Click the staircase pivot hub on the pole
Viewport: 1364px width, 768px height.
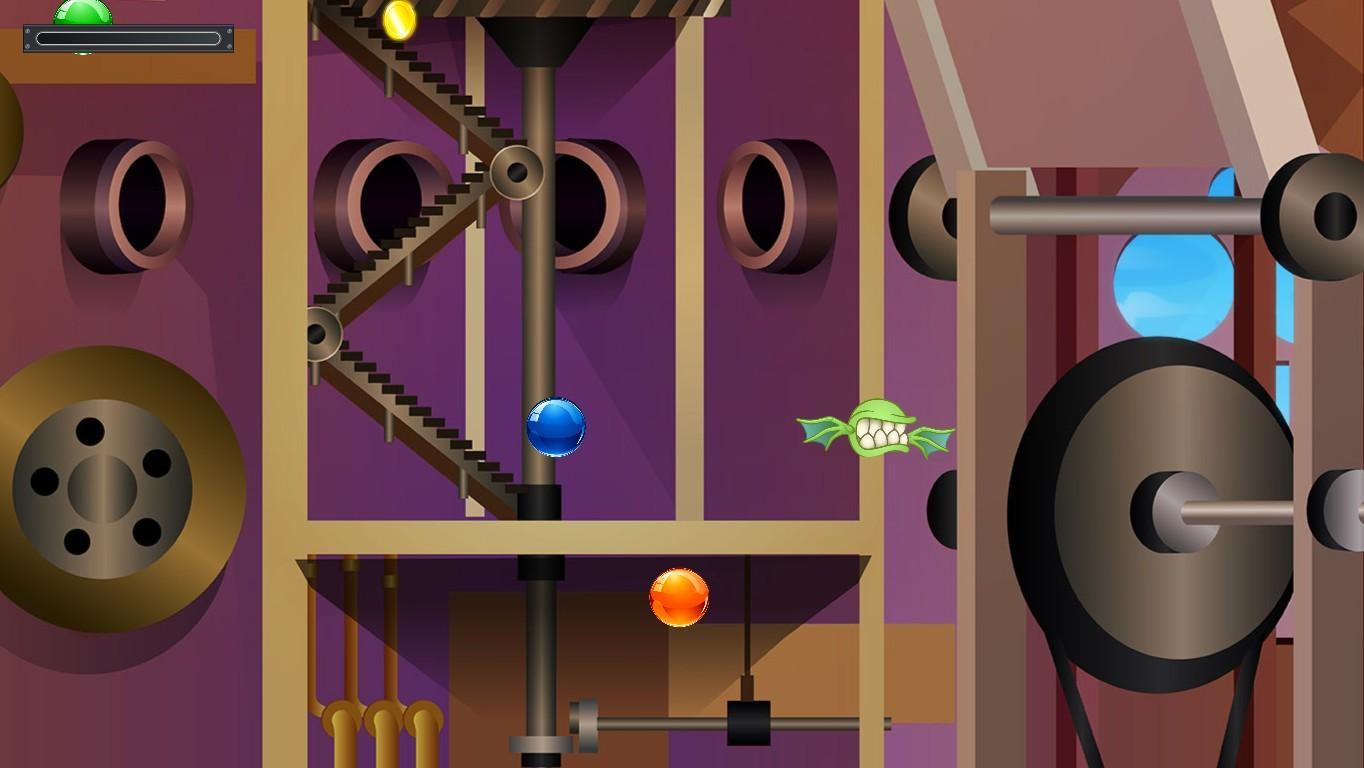tap(516, 170)
